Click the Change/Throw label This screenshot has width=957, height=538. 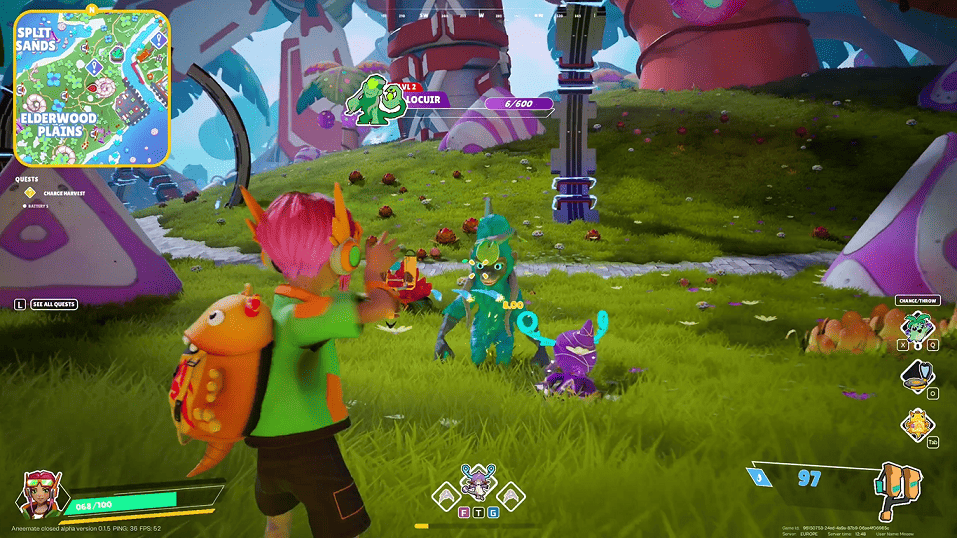pyautogui.click(x=917, y=300)
